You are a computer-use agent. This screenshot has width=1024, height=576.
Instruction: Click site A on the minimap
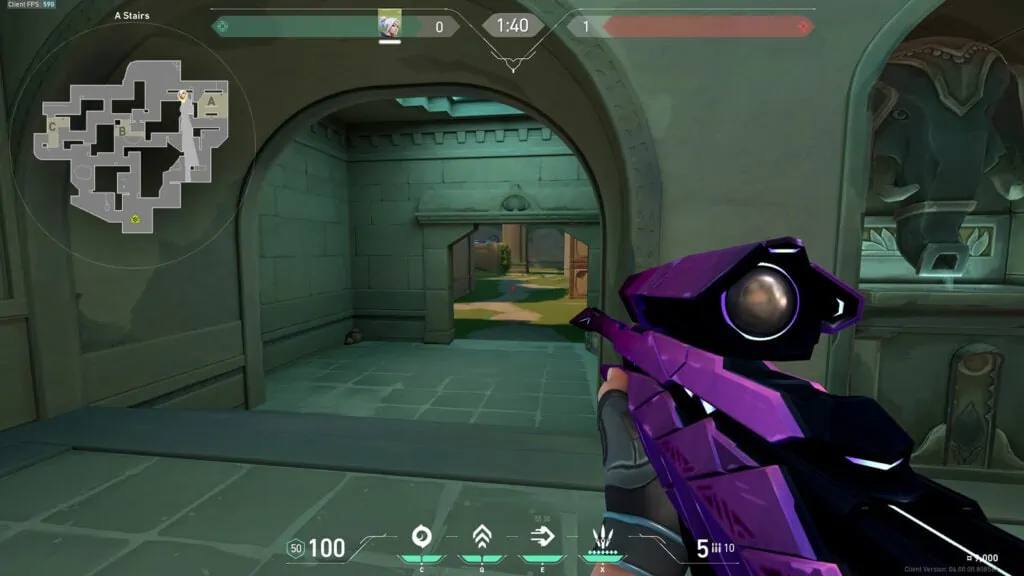(211, 100)
